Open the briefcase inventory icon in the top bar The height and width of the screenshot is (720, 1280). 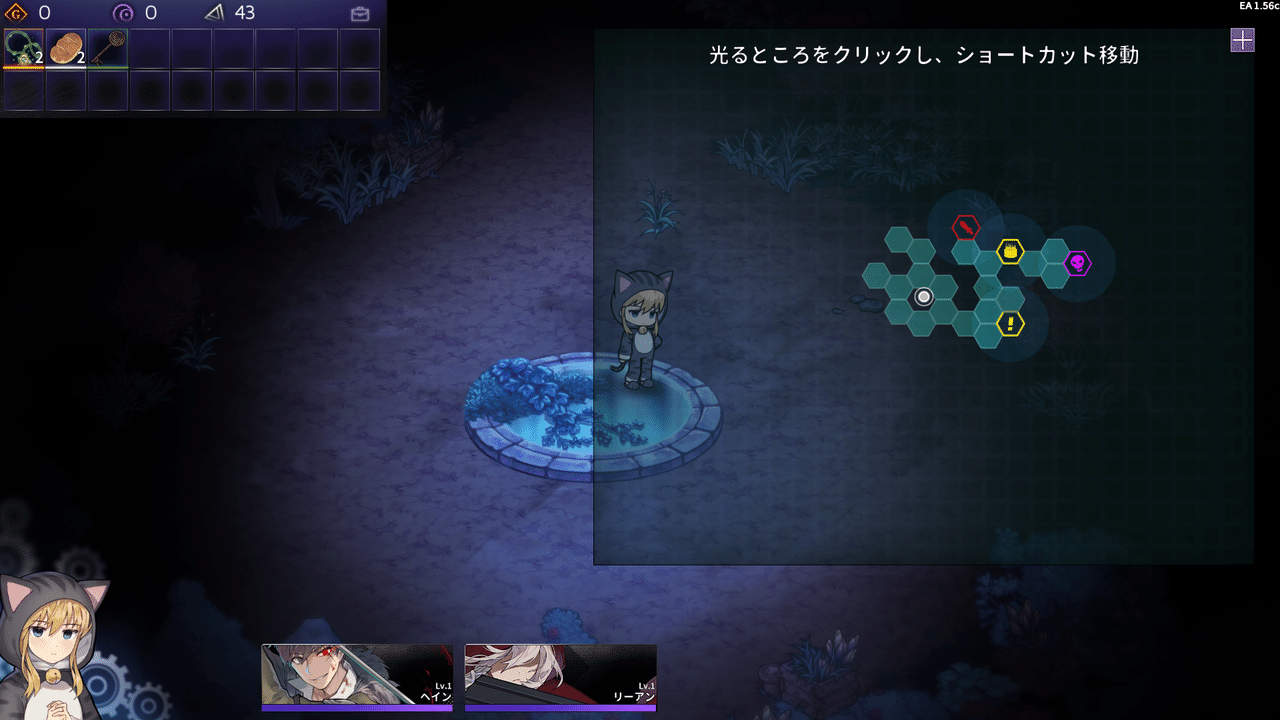click(x=359, y=14)
